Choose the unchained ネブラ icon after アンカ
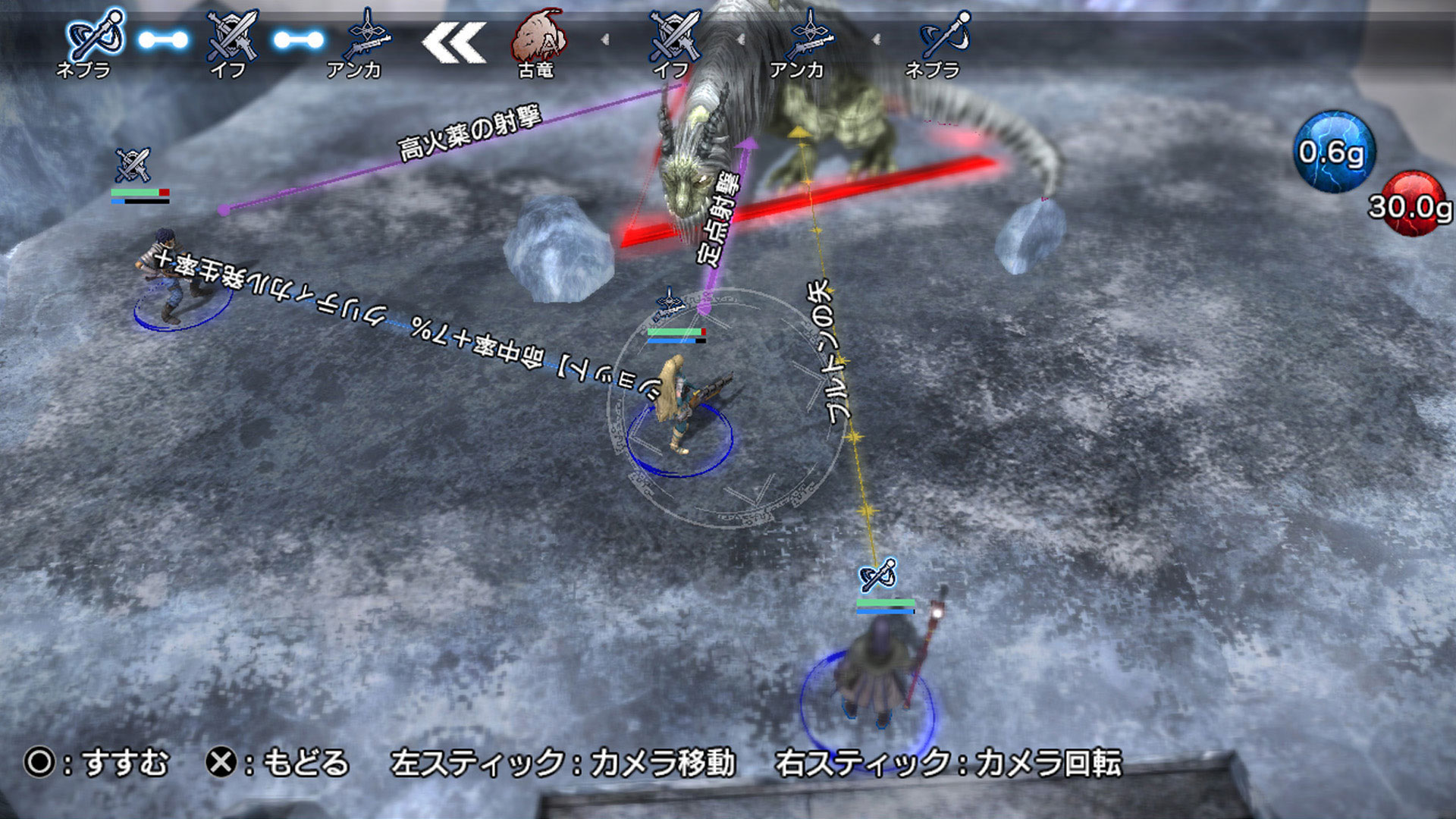The width and height of the screenshot is (1456, 819). 944,36
